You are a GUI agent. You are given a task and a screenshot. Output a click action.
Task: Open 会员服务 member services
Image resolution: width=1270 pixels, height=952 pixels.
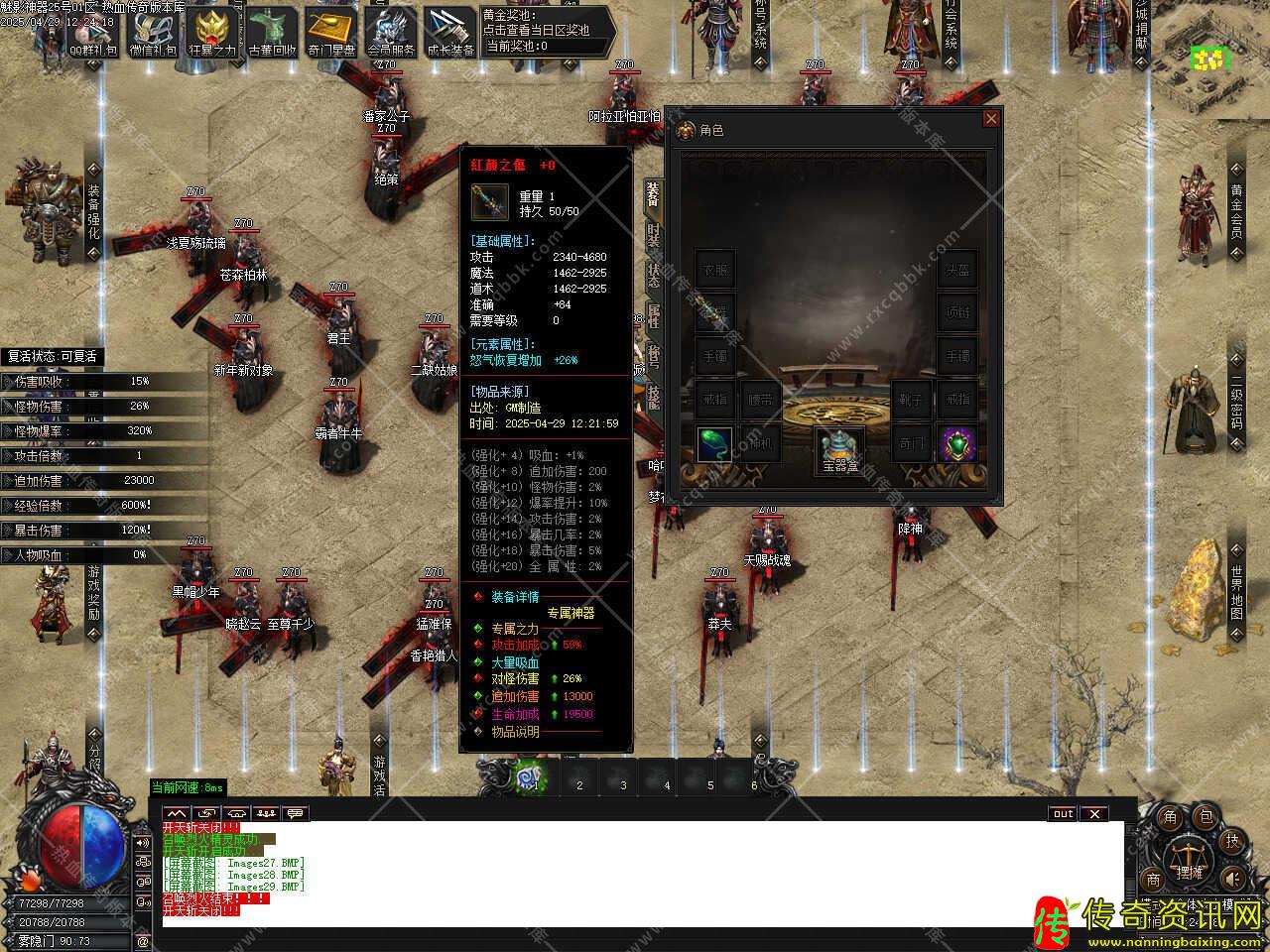pyautogui.click(x=391, y=33)
